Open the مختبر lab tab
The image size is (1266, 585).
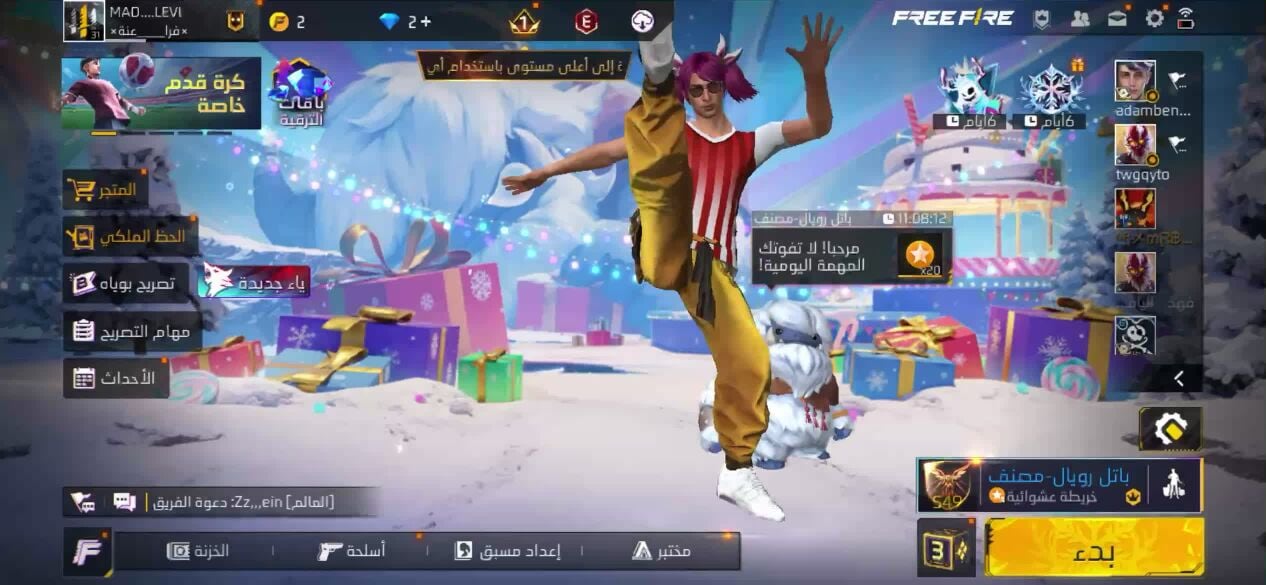(x=661, y=551)
